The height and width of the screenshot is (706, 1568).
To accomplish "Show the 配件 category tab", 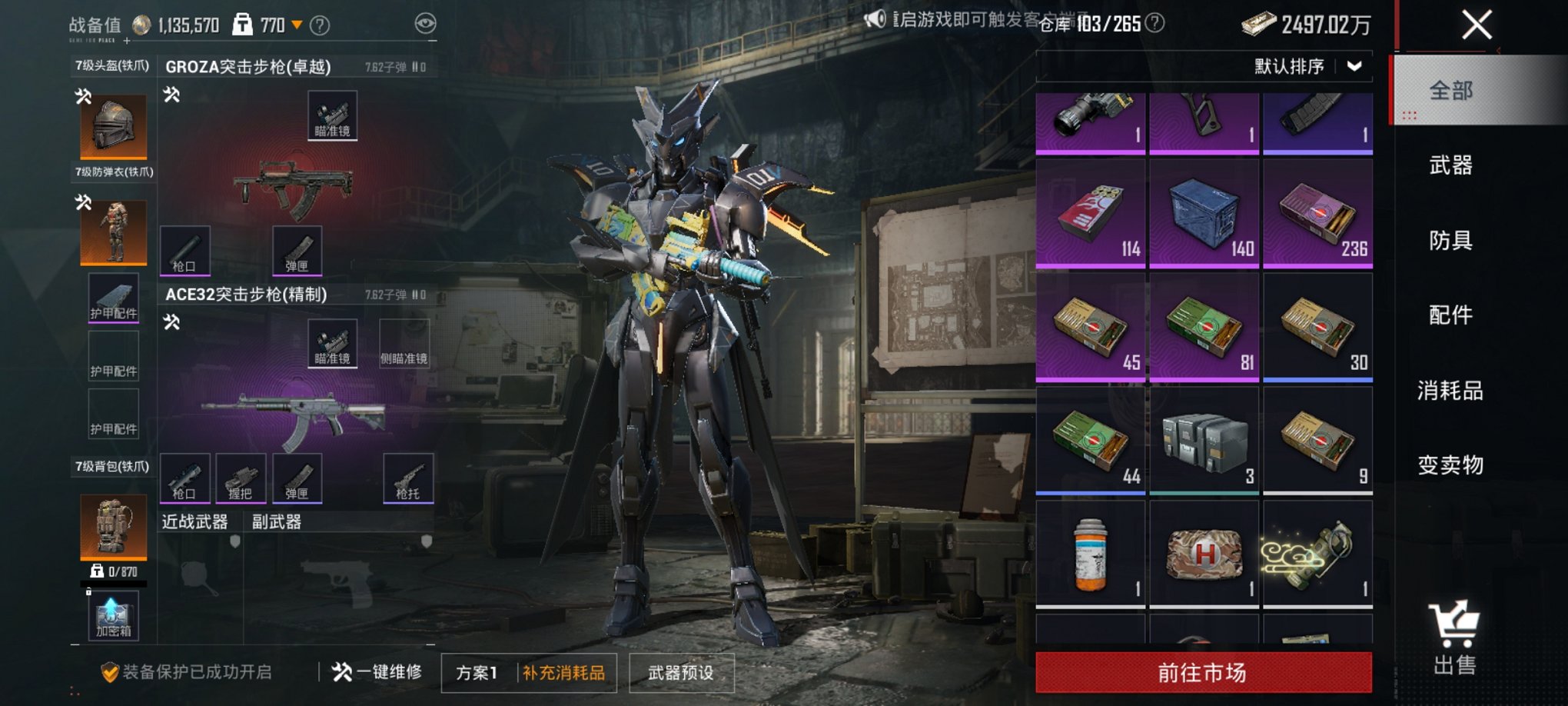I will pyautogui.click(x=1450, y=315).
